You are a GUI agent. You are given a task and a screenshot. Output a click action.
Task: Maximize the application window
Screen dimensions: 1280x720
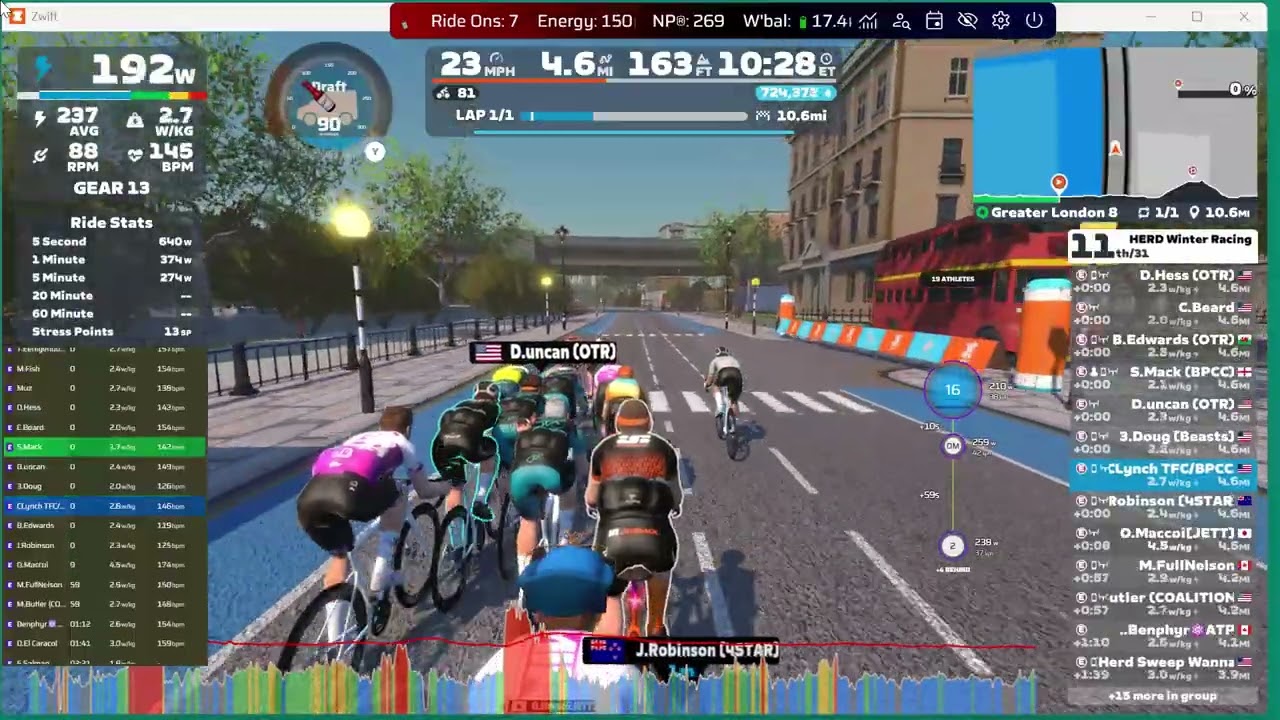click(x=1197, y=17)
